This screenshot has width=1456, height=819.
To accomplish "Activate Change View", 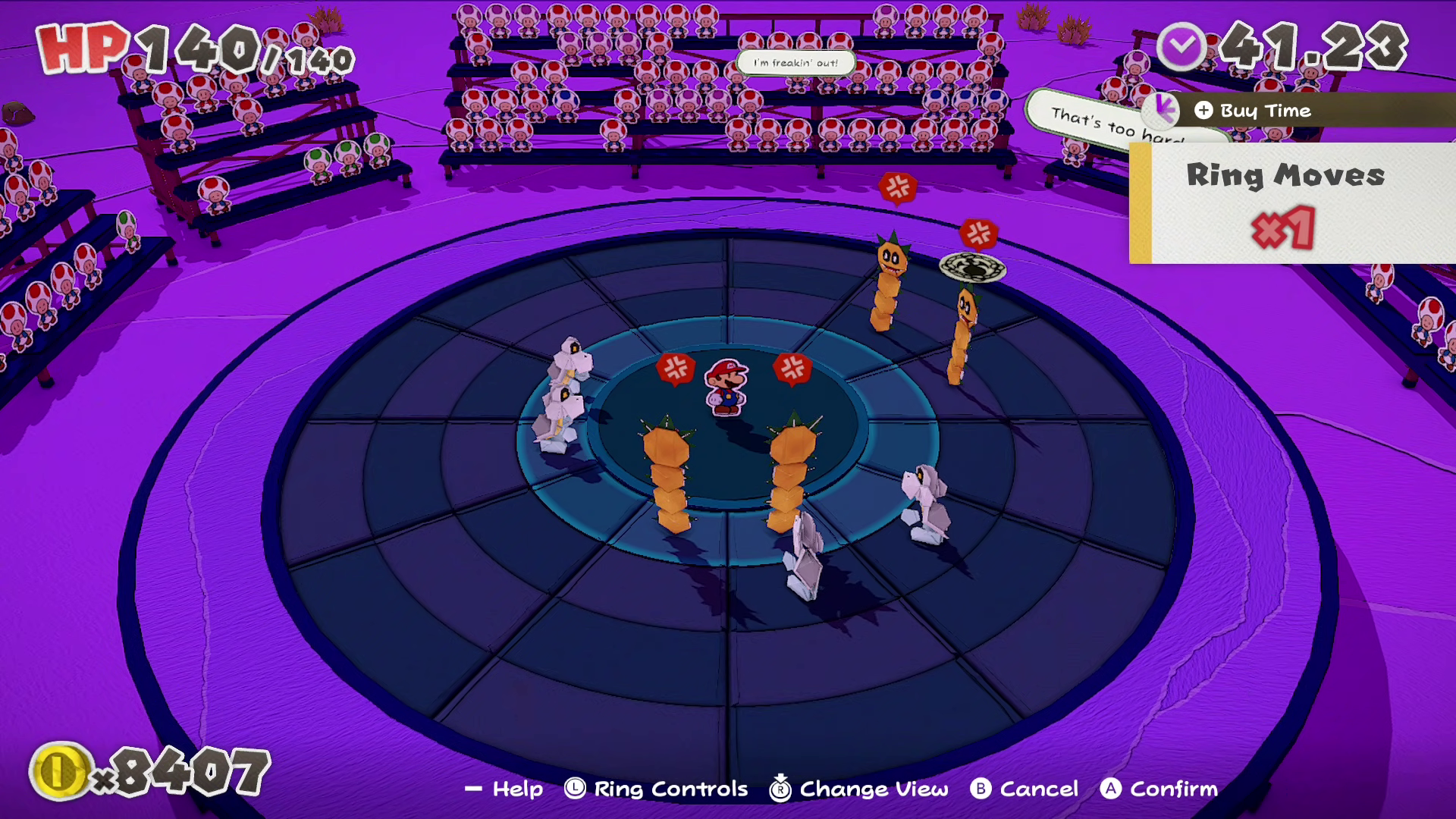I will (x=859, y=789).
